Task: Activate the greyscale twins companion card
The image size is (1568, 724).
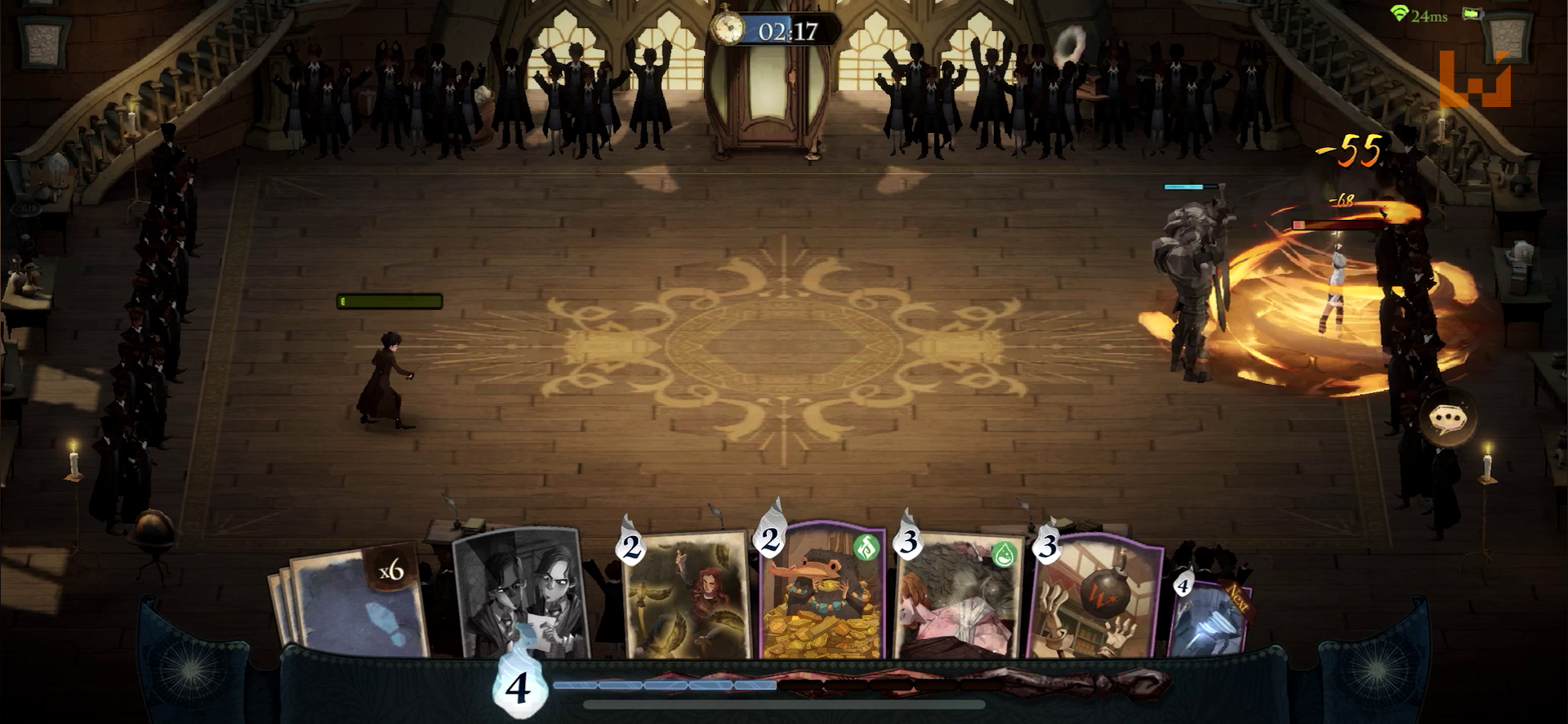Action: pos(520,592)
